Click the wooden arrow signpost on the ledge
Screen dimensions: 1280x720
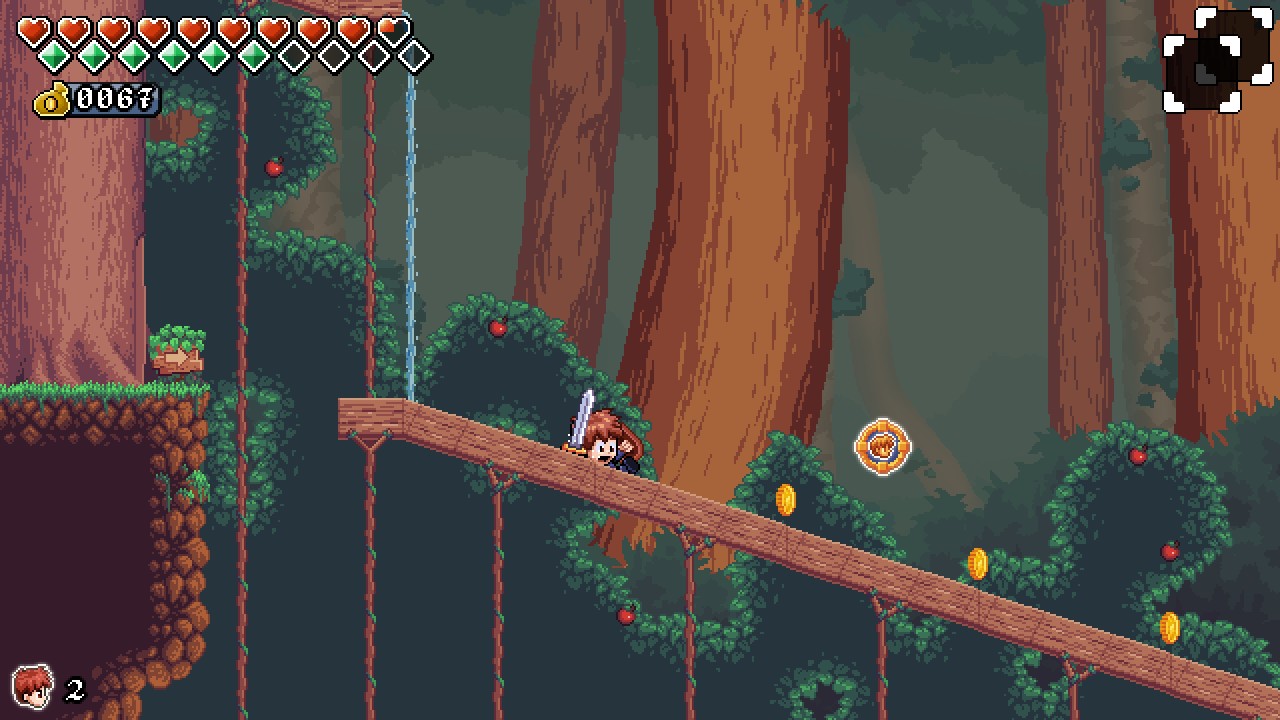click(x=178, y=360)
